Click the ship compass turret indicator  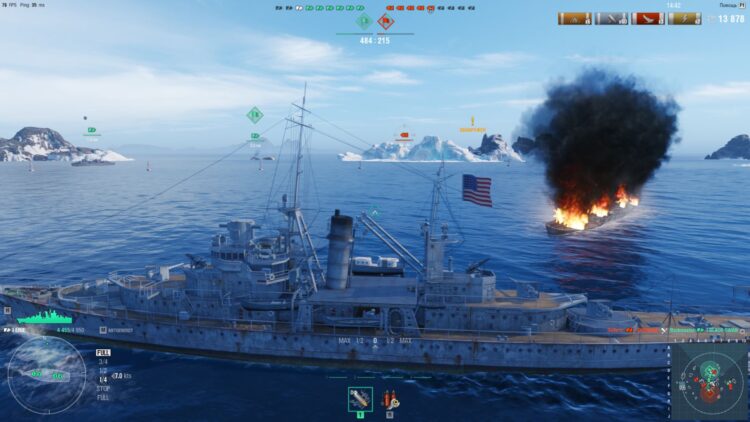click(x=46, y=374)
